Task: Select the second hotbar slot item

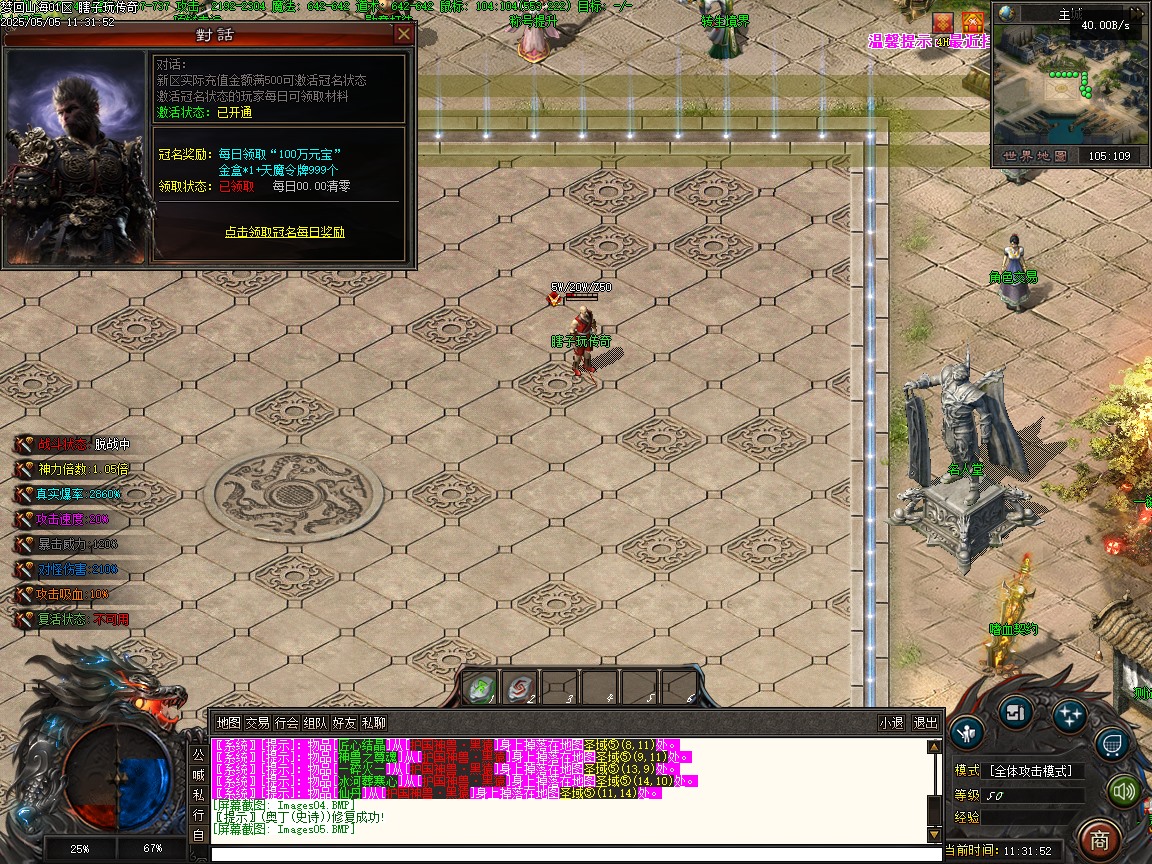Action: click(x=520, y=688)
